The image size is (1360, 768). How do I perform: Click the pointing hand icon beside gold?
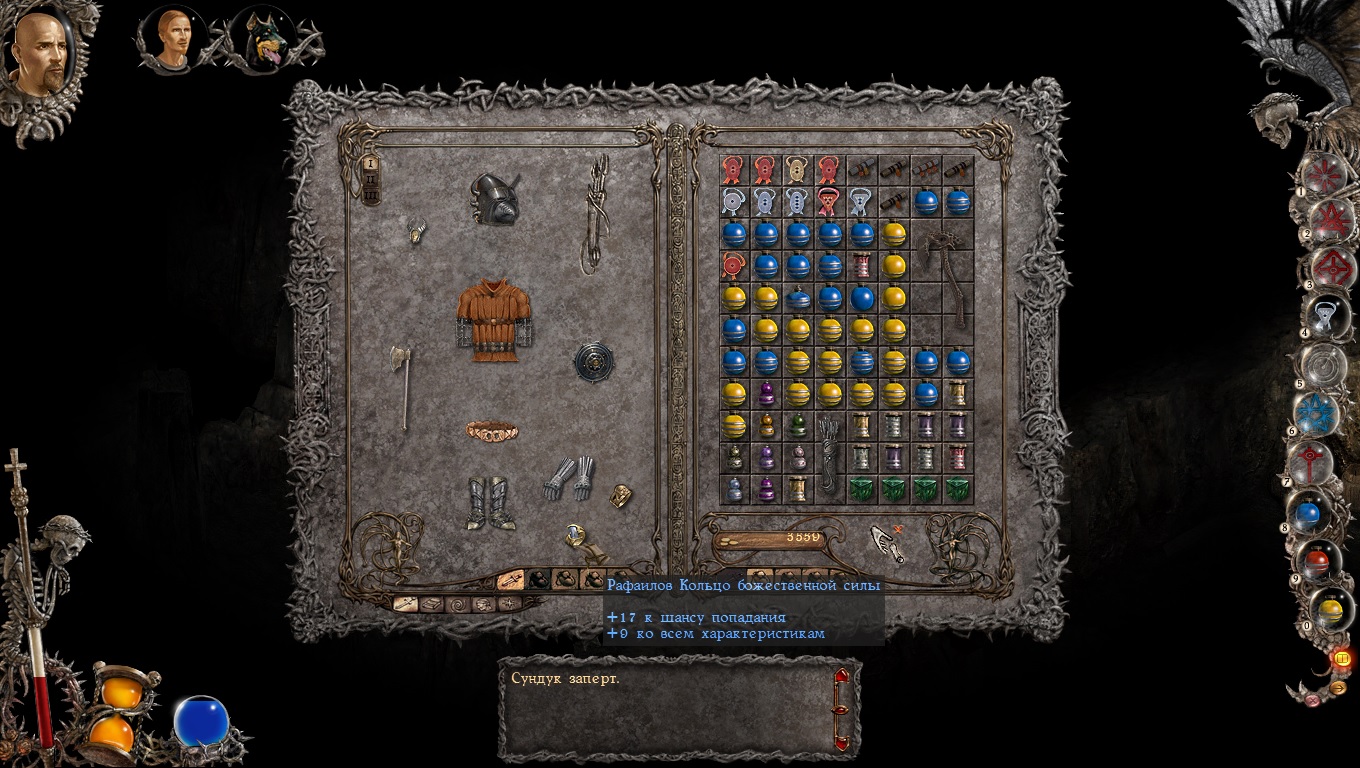[886, 543]
